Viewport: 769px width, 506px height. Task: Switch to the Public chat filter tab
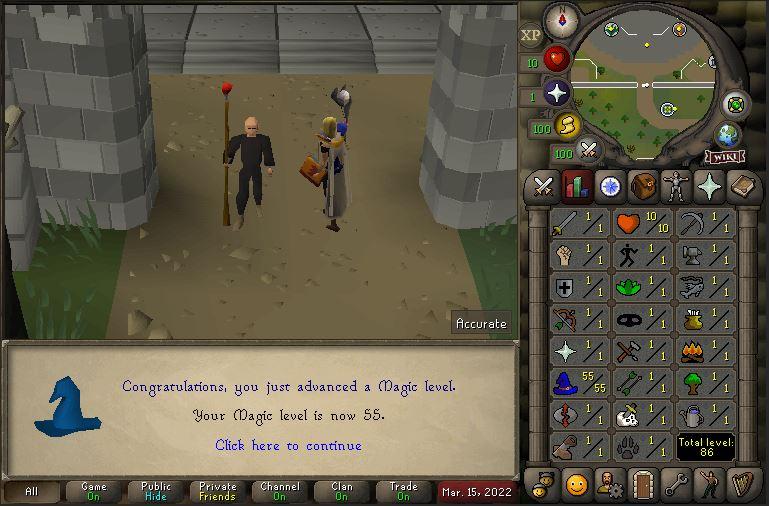[x=156, y=491]
